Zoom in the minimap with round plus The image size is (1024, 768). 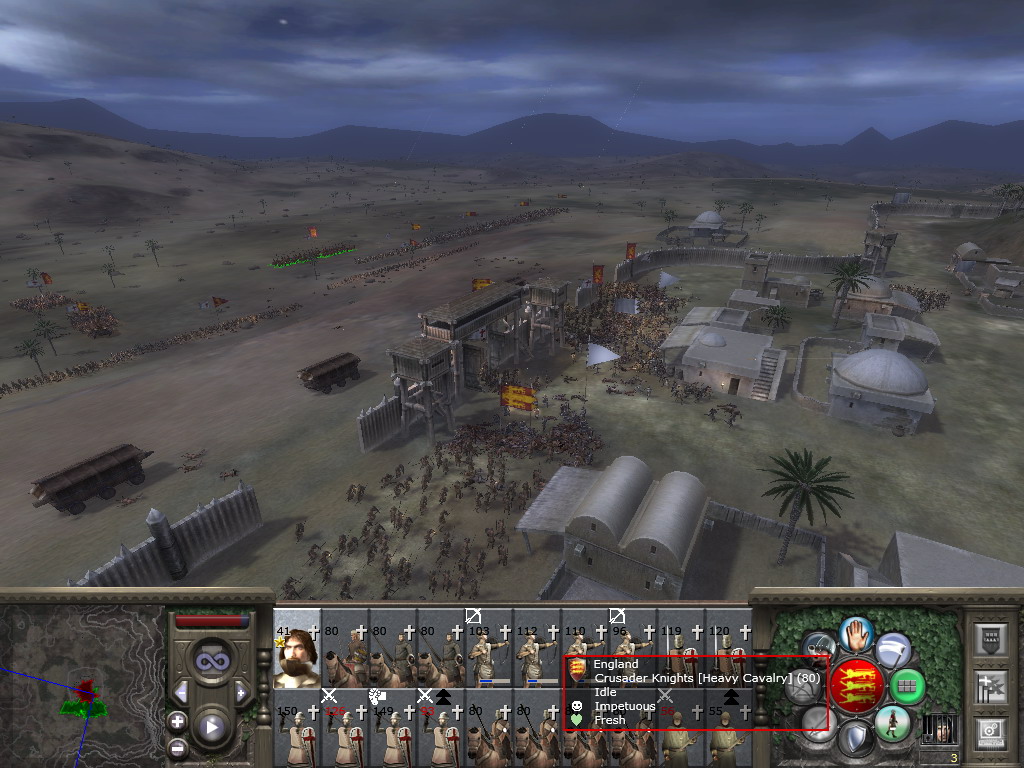pos(177,721)
